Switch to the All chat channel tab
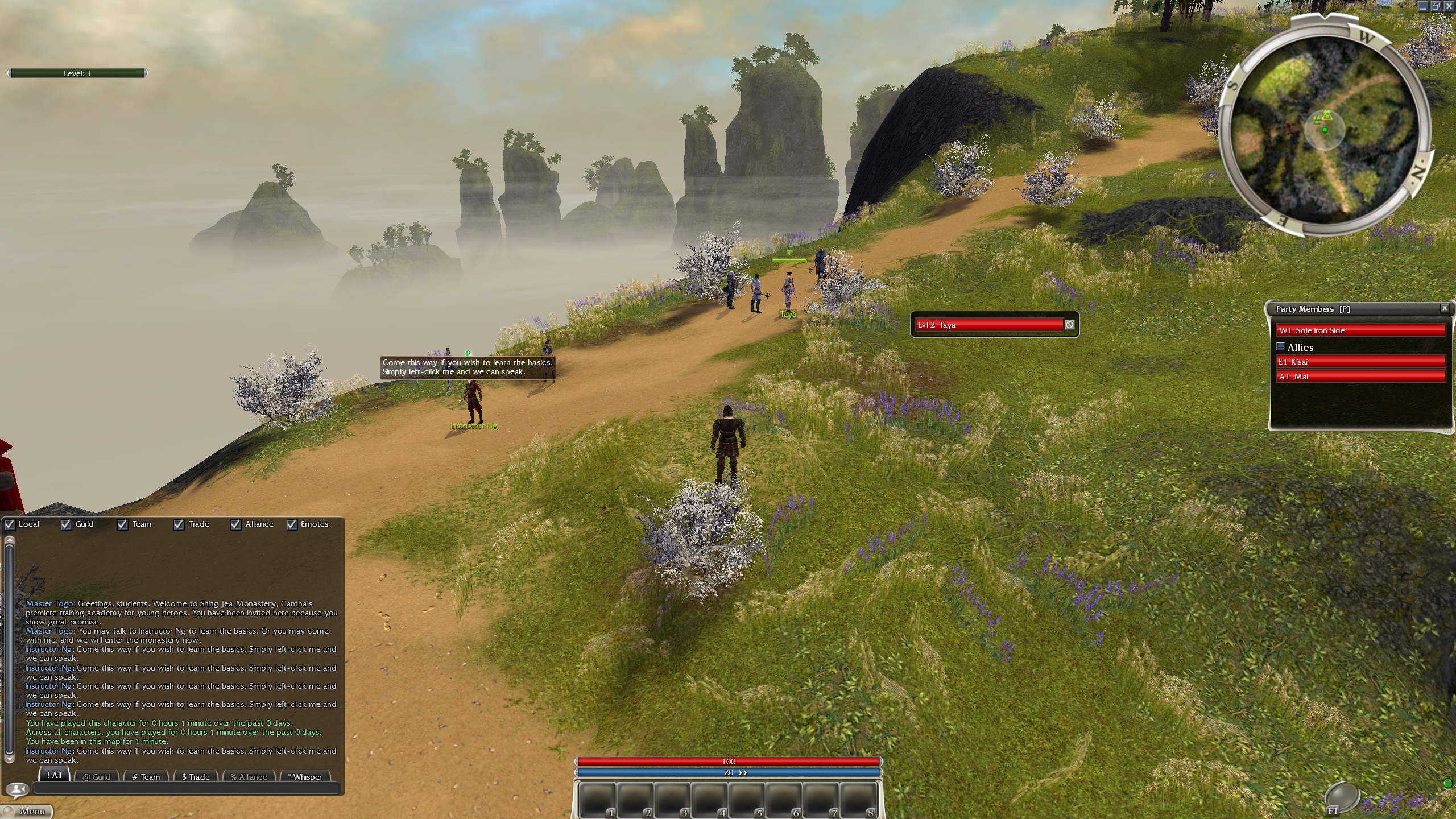The width and height of the screenshot is (1456, 819). [x=55, y=776]
